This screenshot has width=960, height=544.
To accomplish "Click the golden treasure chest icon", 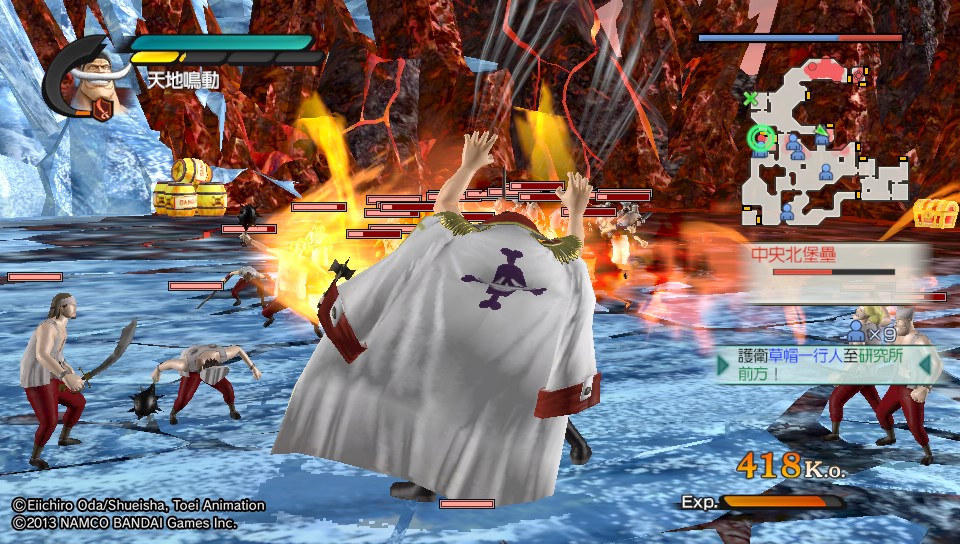I will click(935, 214).
